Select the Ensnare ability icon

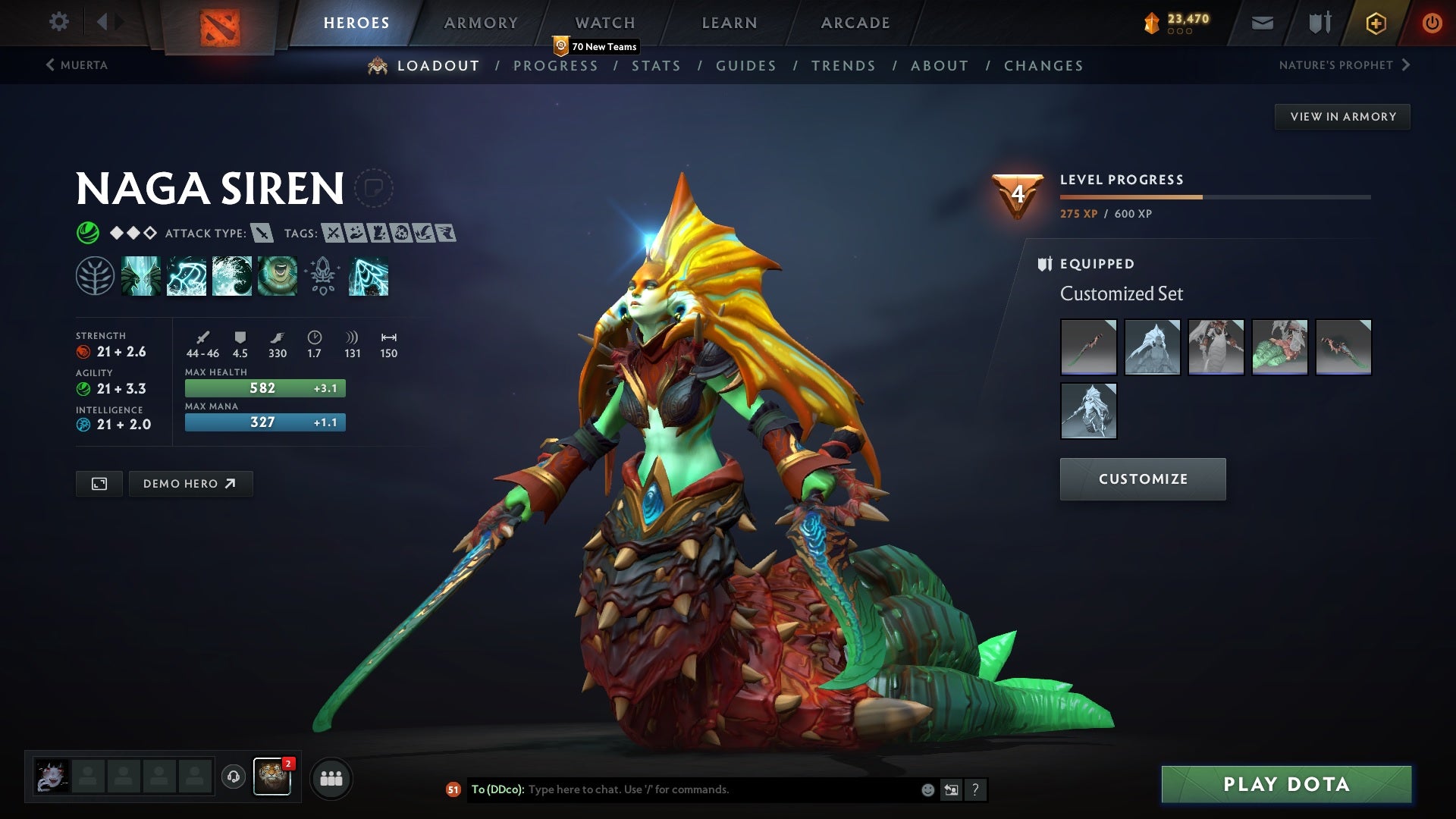point(186,276)
